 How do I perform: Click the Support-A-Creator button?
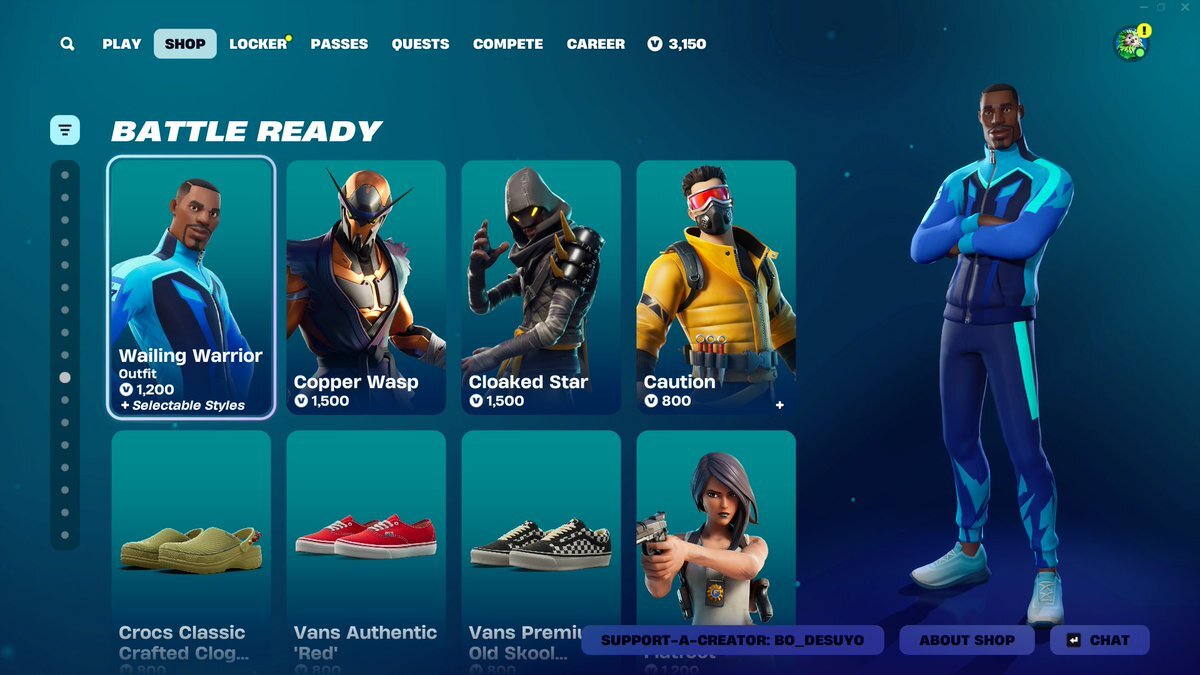pos(733,640)
